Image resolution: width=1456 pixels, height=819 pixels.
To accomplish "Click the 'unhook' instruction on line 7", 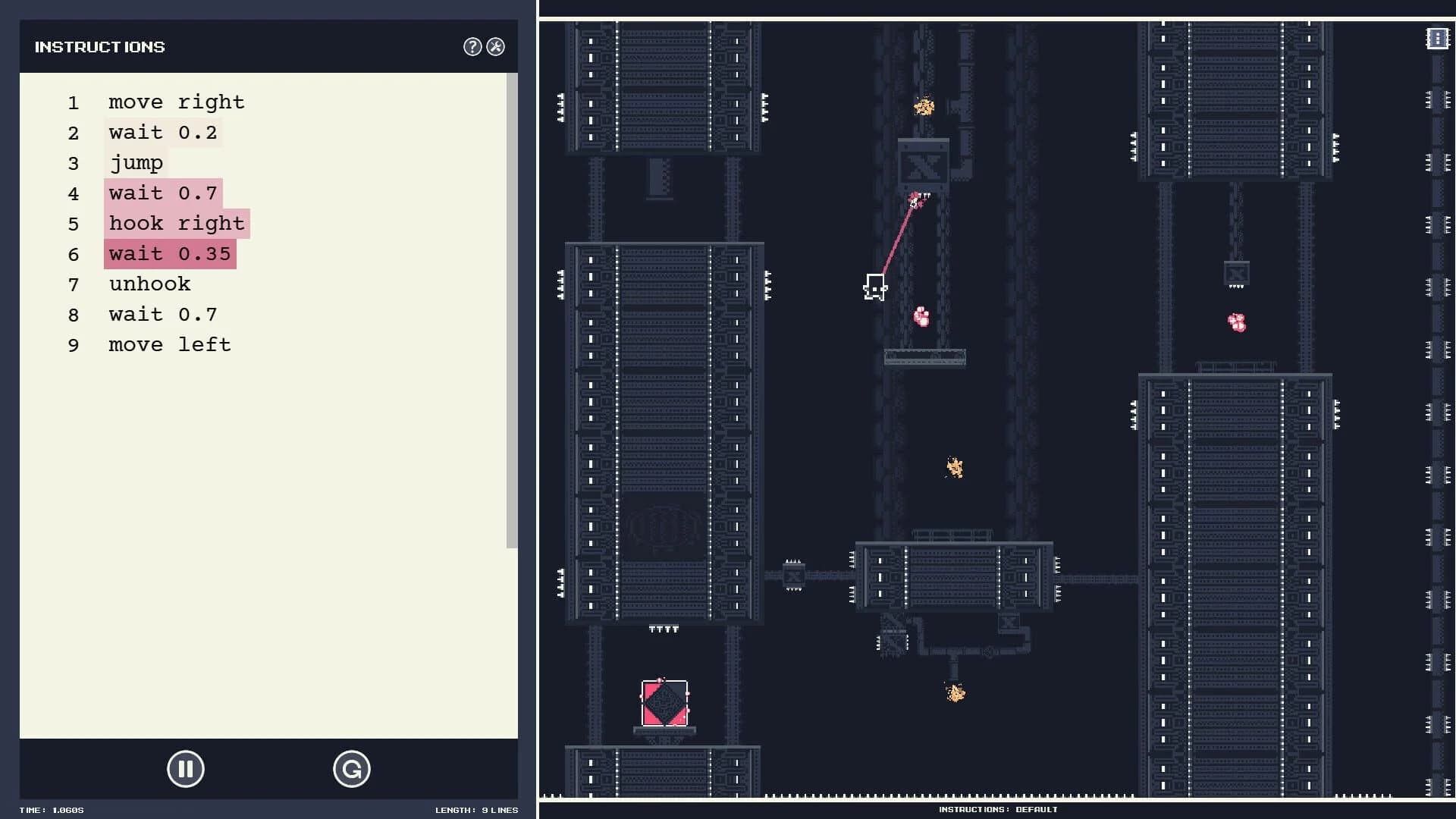I will [x=149, y=284].
